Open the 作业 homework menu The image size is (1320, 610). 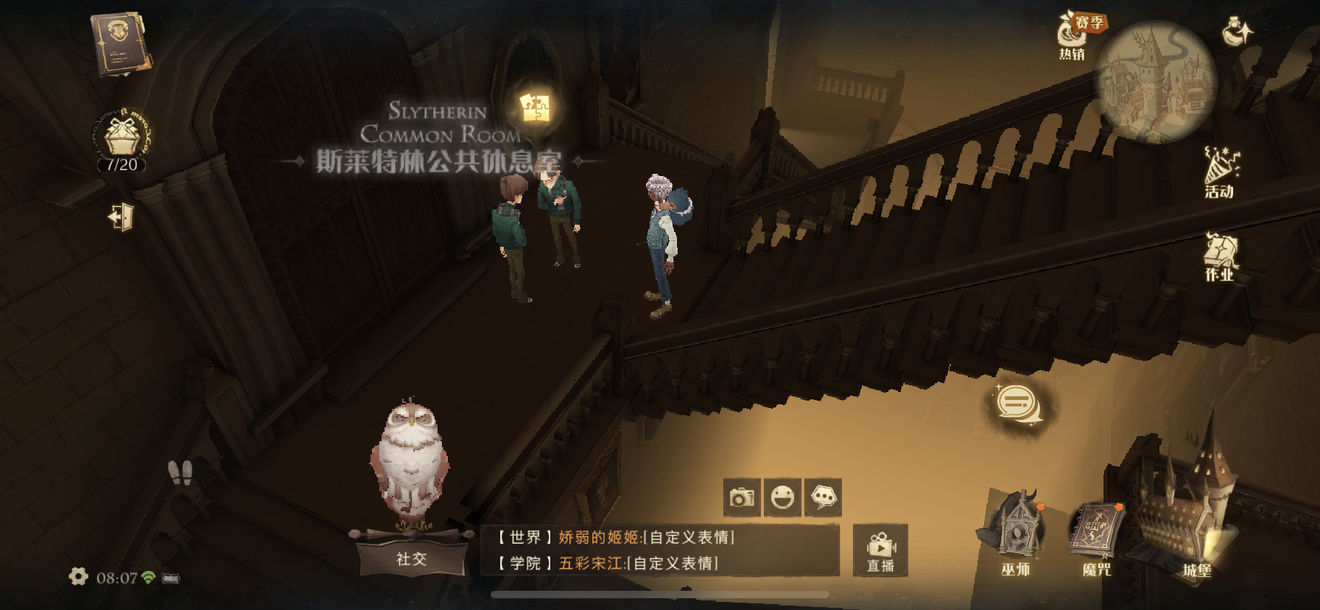(1219, 257)
